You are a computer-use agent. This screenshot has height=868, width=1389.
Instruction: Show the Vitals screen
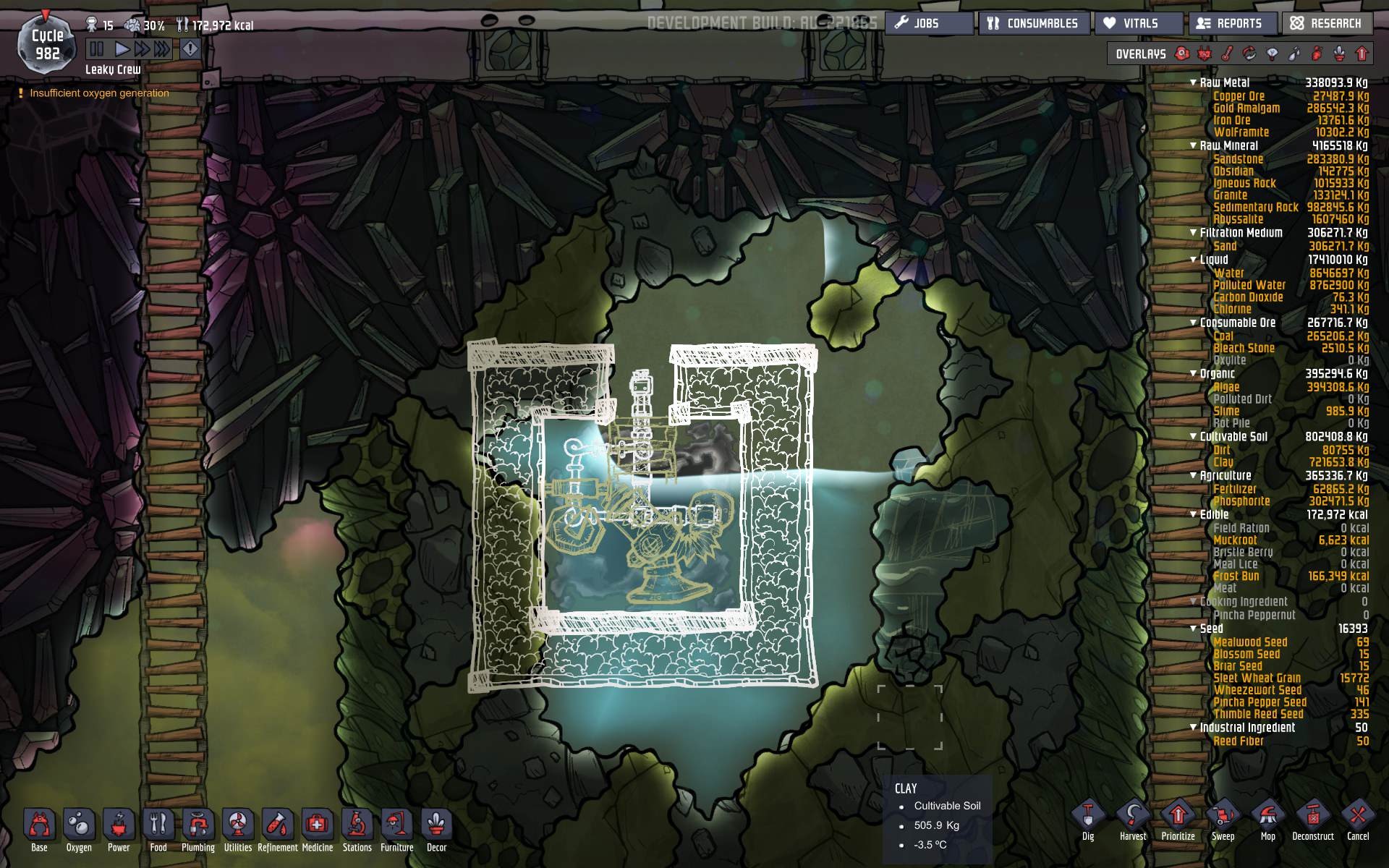[x=1139, y=23]
